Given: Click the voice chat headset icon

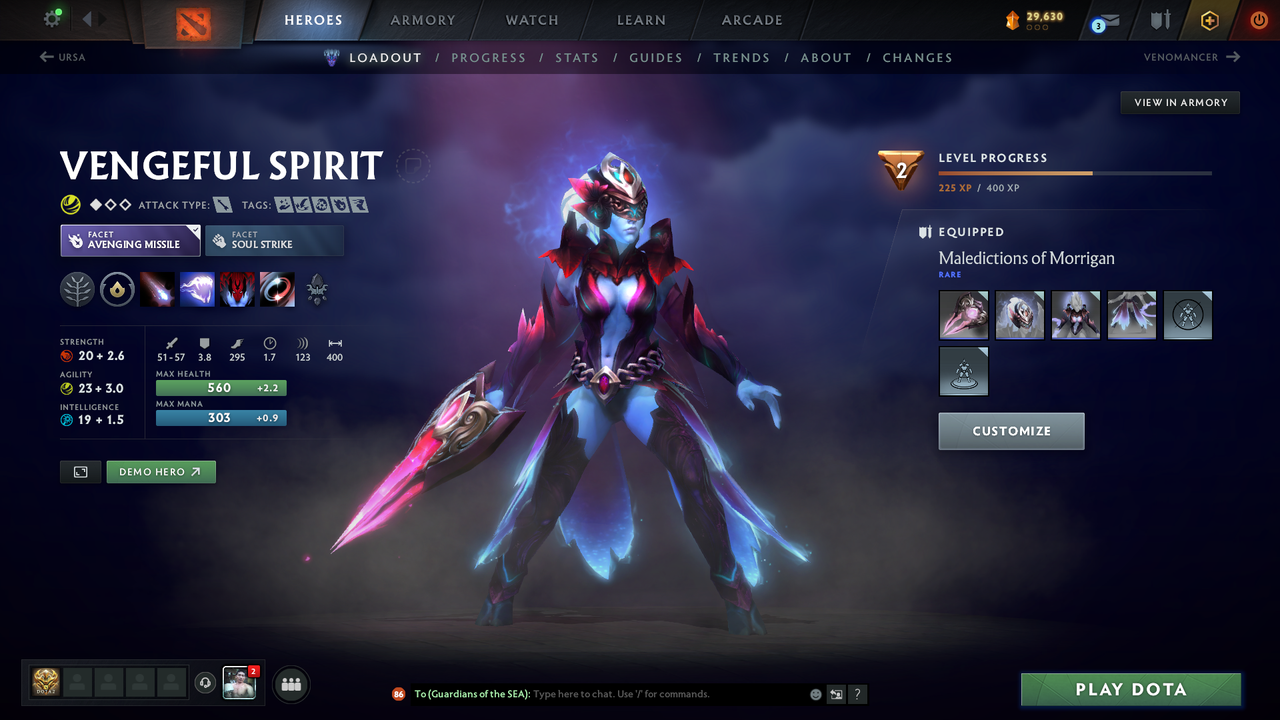Looking at the screenshot, I should tap(207, 683).
